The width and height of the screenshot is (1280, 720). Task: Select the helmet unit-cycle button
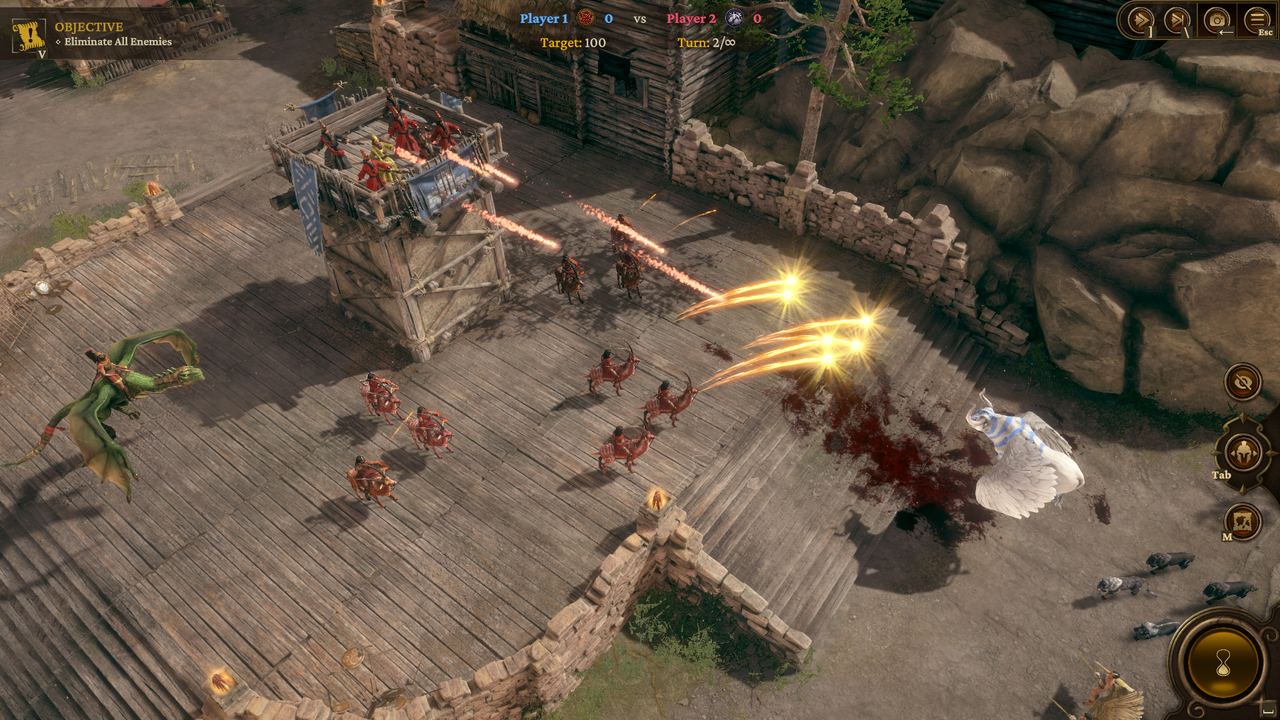click(1243, 453)
